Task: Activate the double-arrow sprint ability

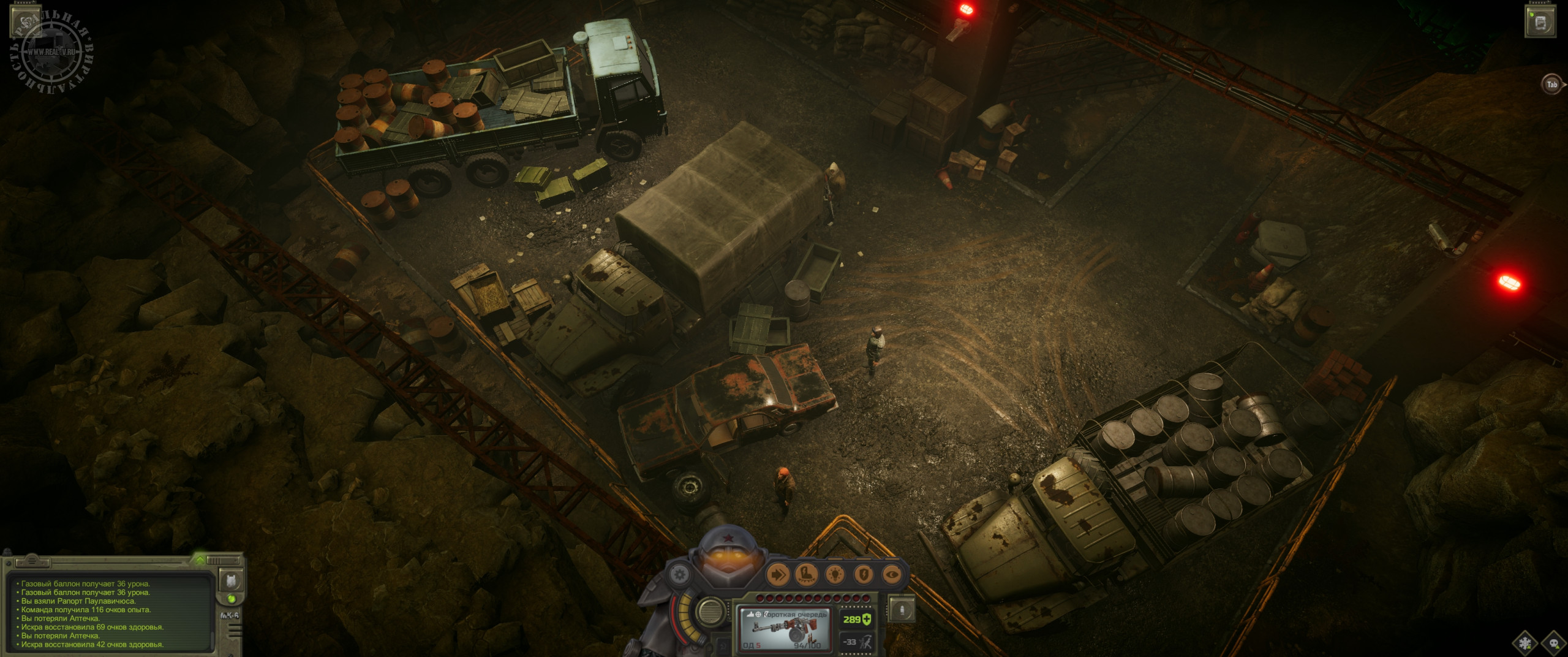Action: click(x=779, y=575)
